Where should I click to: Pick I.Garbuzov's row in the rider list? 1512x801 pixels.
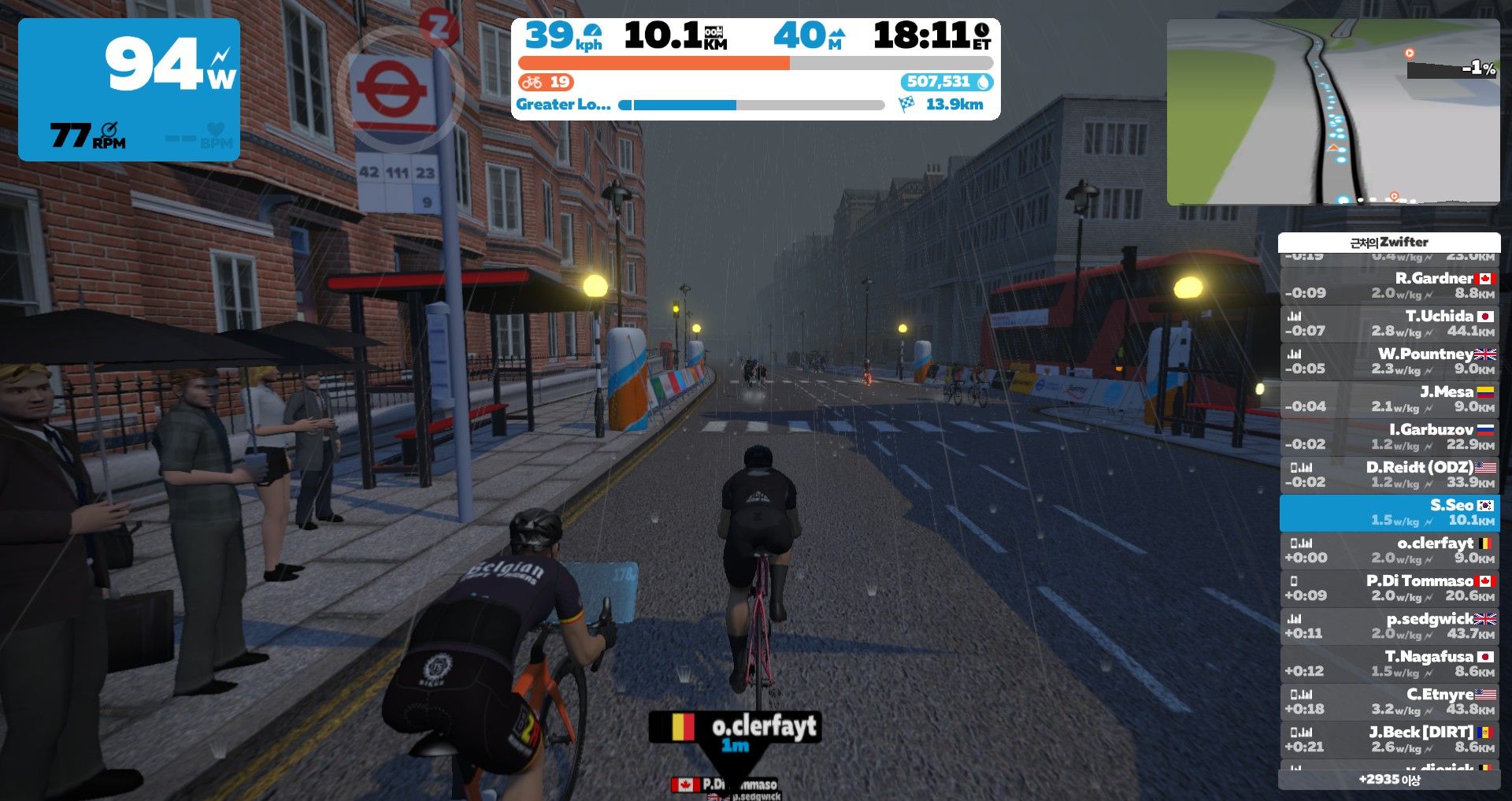click(x=1389, y=436)
